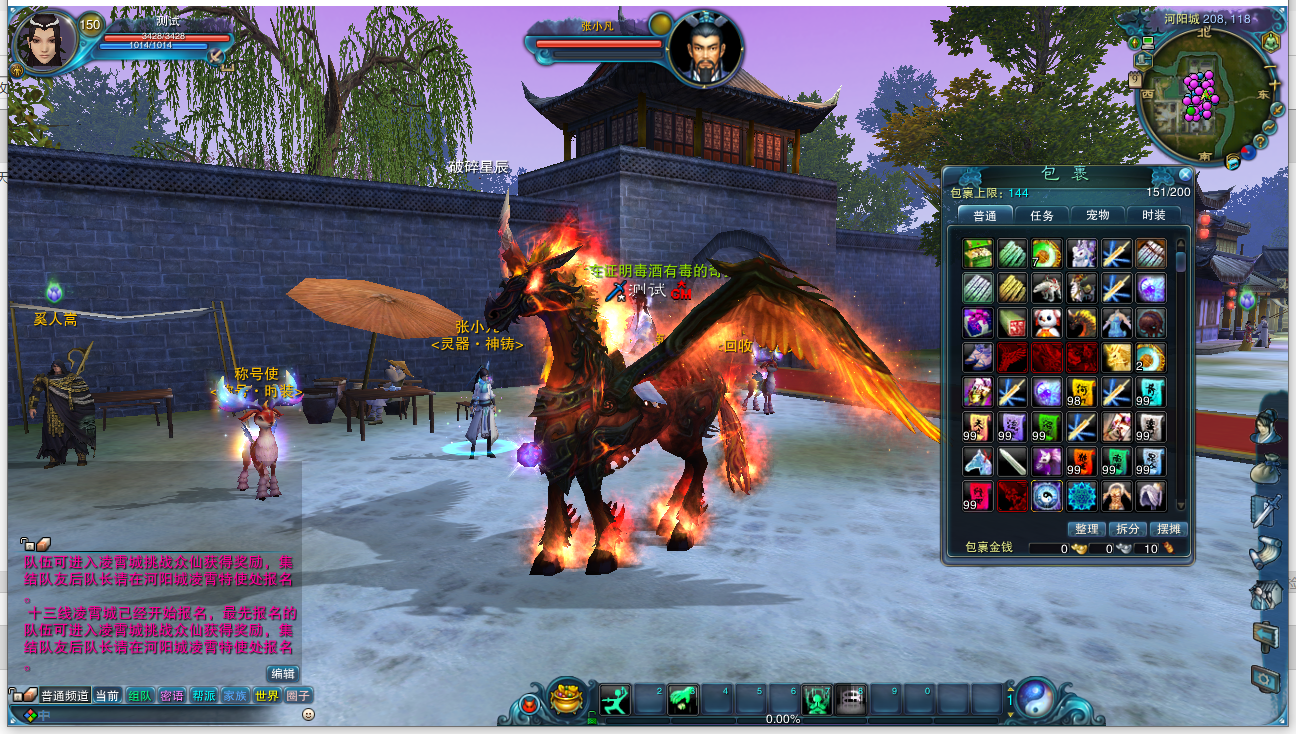Select the 组队 chat channel

pyautogui.click(x=140, y=696)
